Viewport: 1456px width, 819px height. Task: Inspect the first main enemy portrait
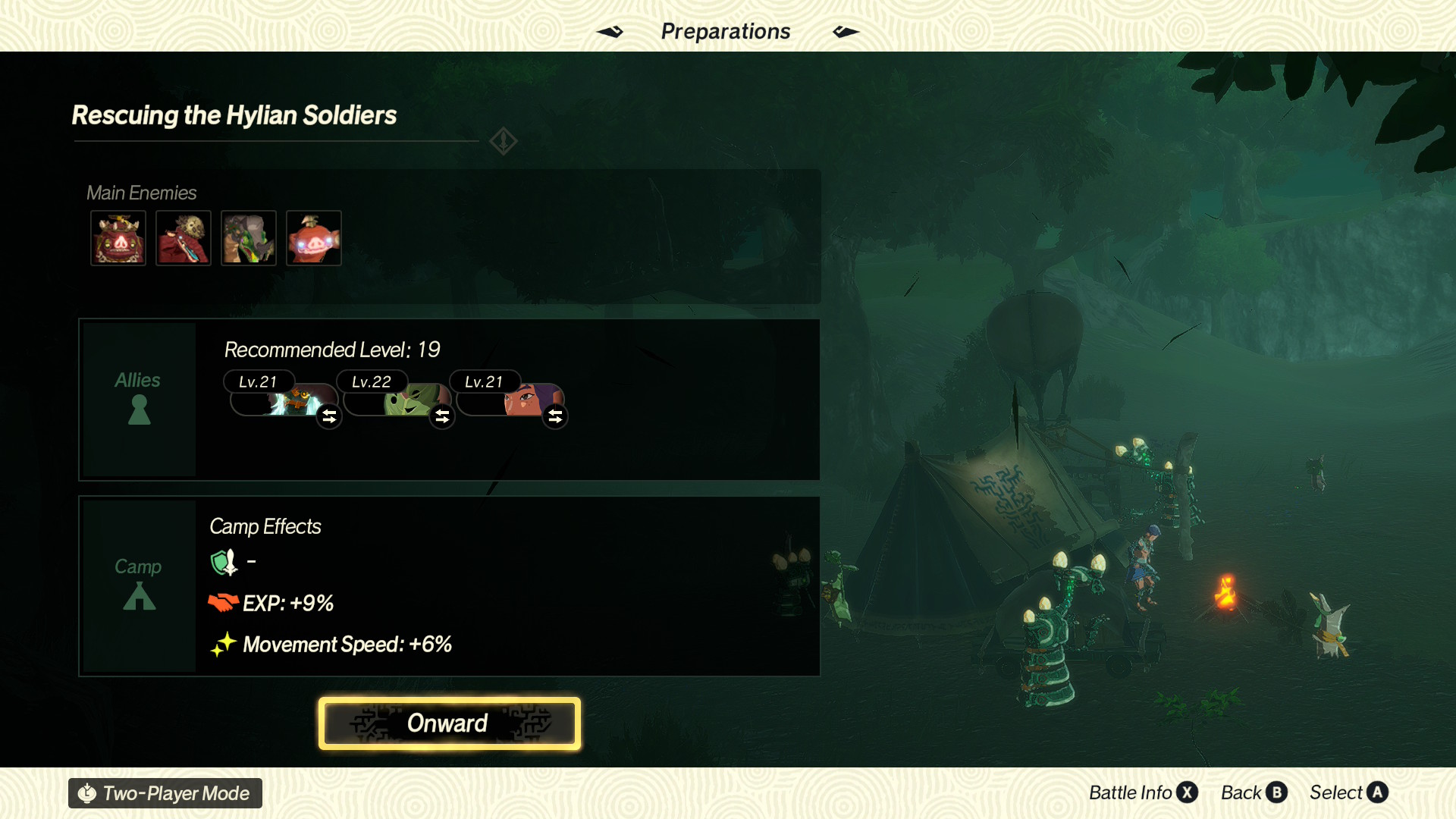point(118,238)
